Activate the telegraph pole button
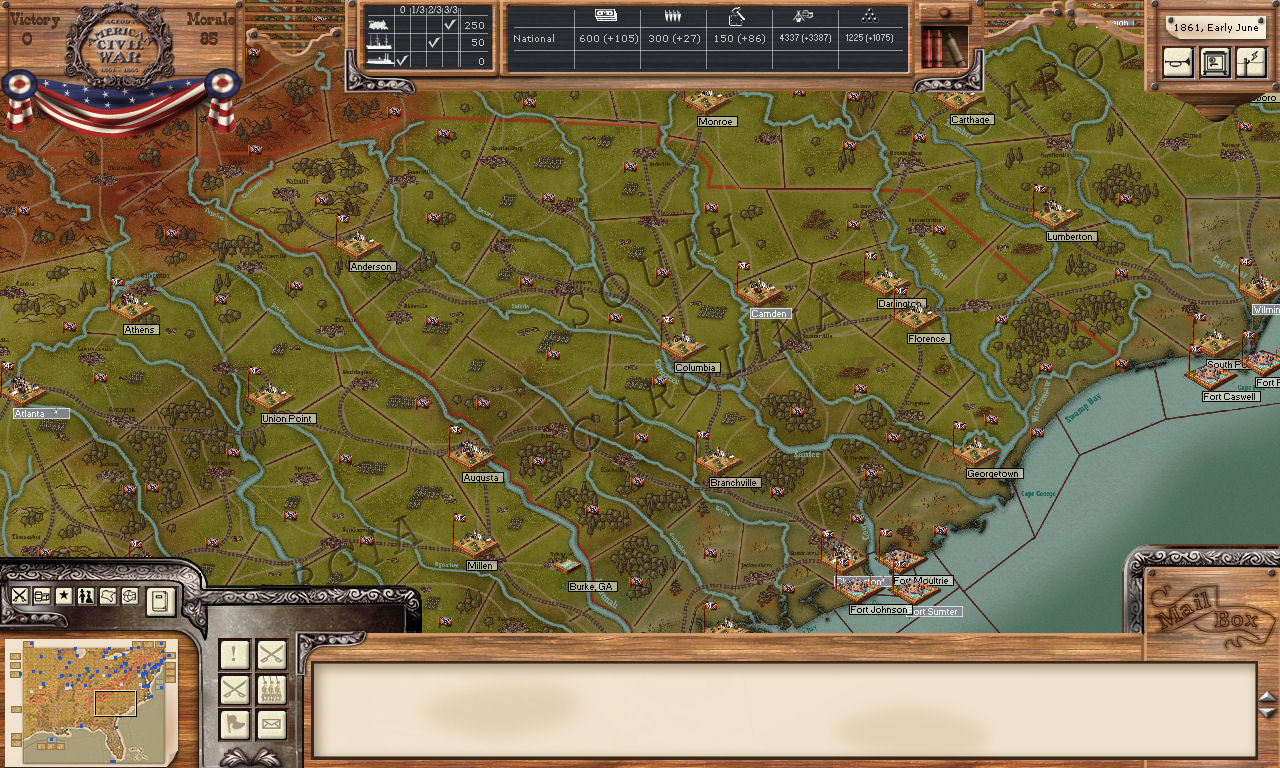 (1251, 62)
